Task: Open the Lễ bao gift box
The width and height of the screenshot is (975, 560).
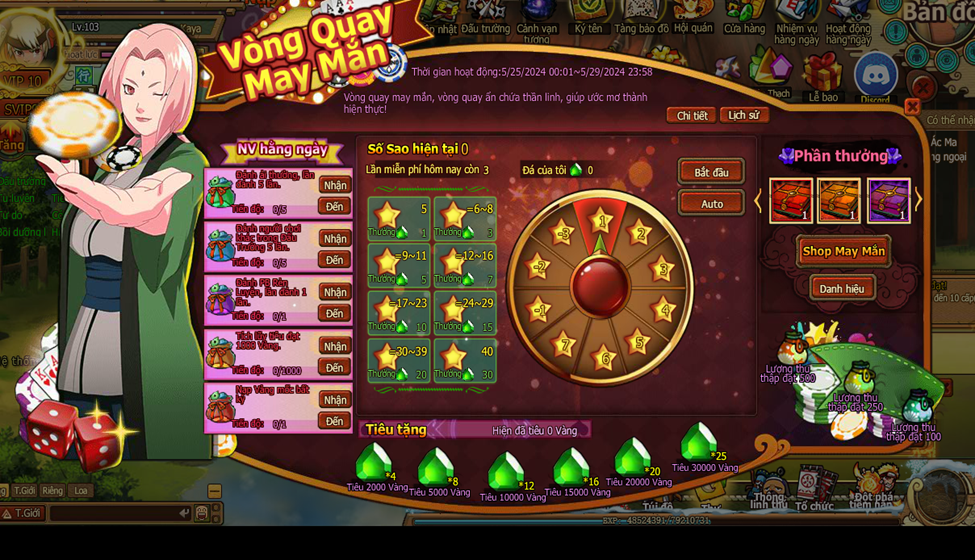Action: (x=823, y=75)
